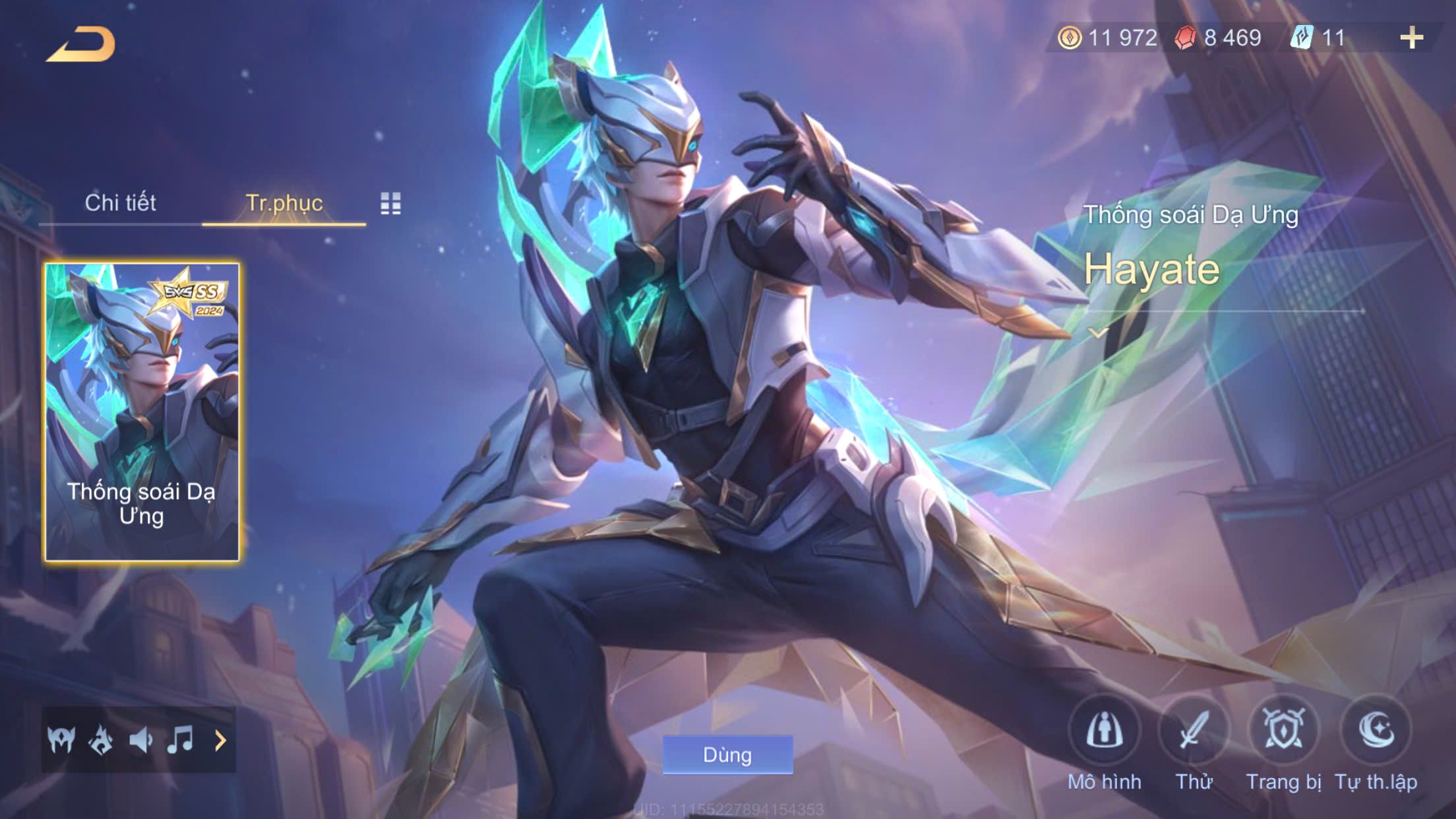Image resolution: width=1456 pixels, height=819 pixels.
Task: Click the flame effect icon
Action: [x=101, y=741]
